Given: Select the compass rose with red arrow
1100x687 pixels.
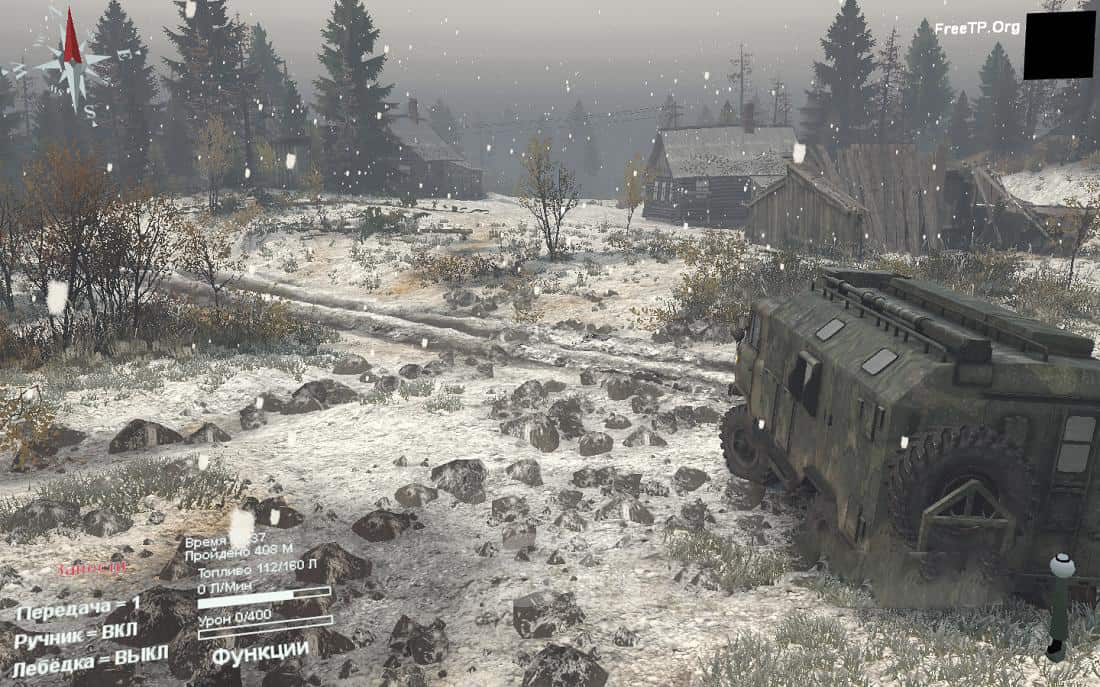Looking at the screenshot, I should click(69, 60).
